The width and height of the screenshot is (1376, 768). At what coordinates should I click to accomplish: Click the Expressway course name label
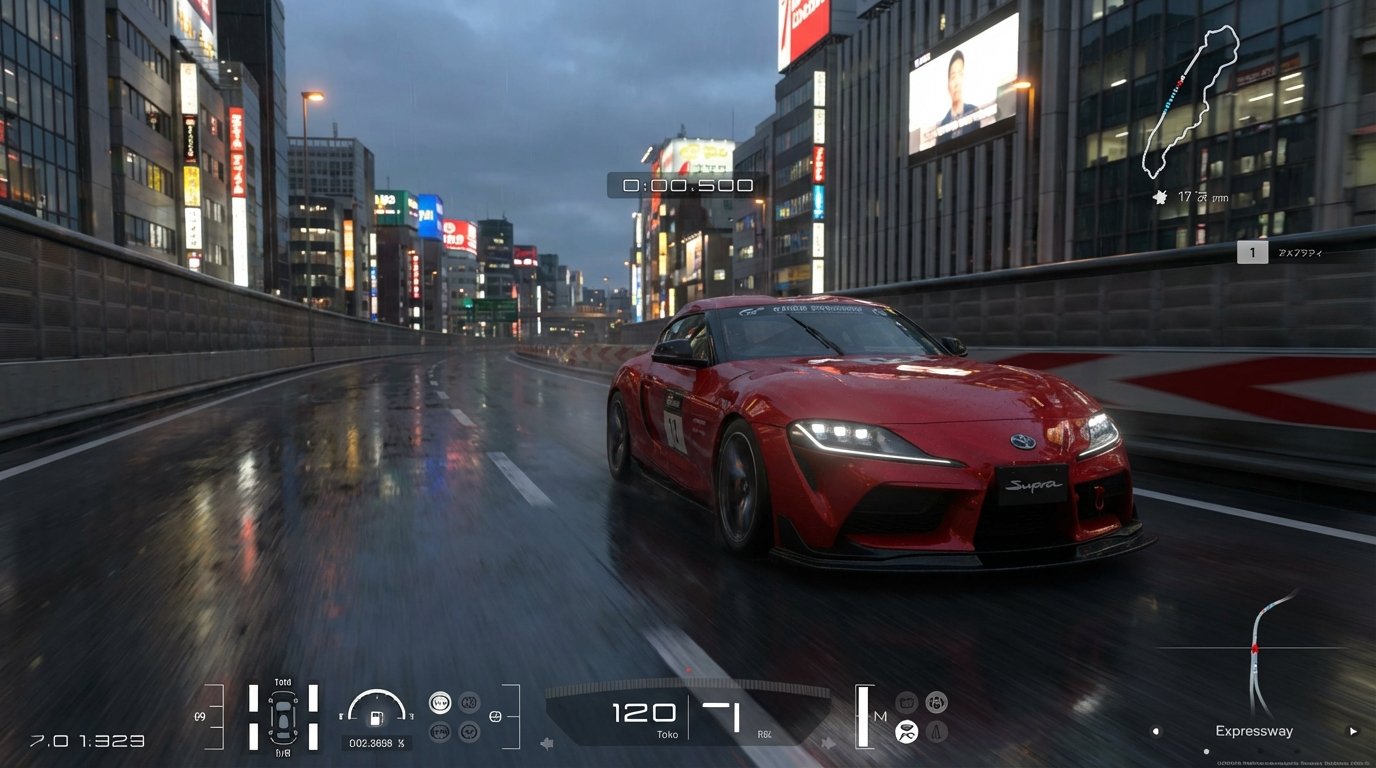(x=1254, y=731)
